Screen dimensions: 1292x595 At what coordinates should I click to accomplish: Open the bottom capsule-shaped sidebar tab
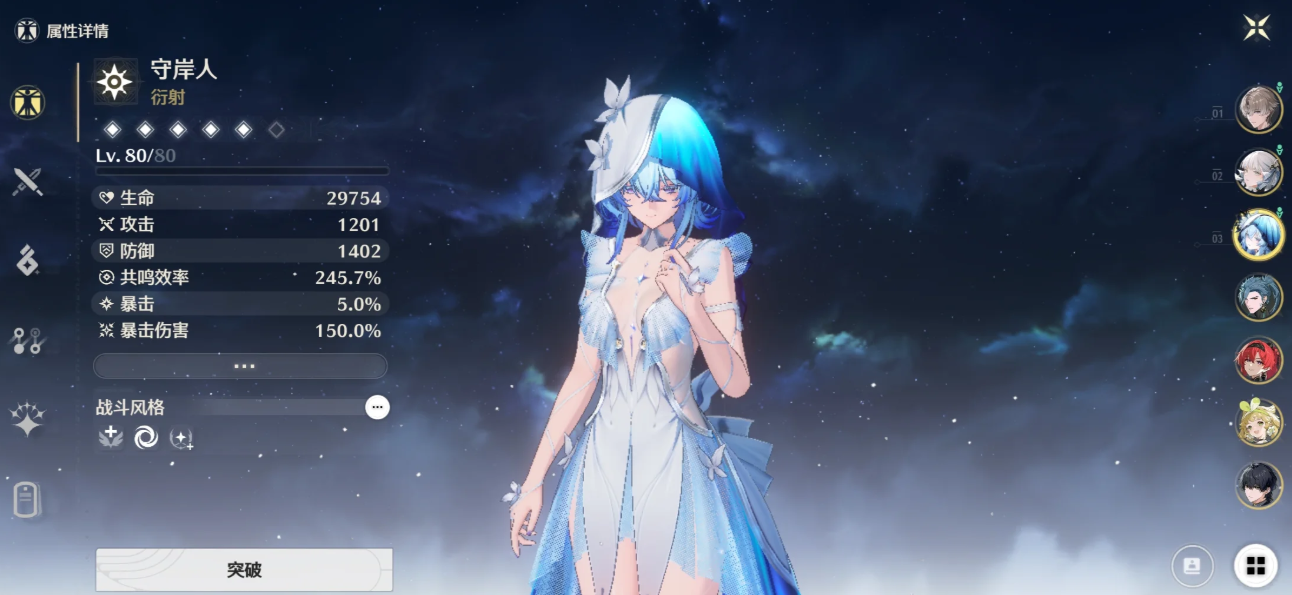(x=28, y=498)
